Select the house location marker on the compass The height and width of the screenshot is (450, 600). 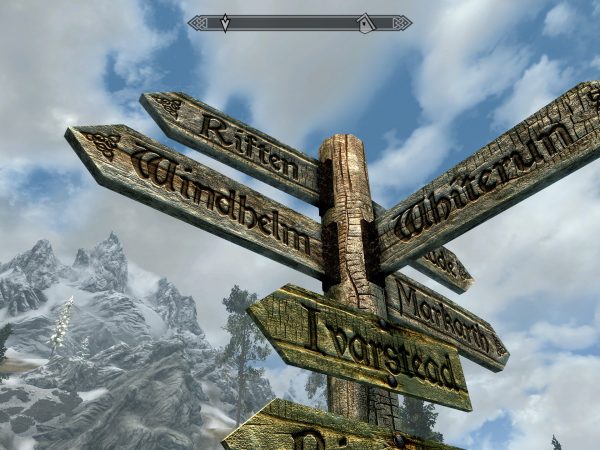click(366, 22)
